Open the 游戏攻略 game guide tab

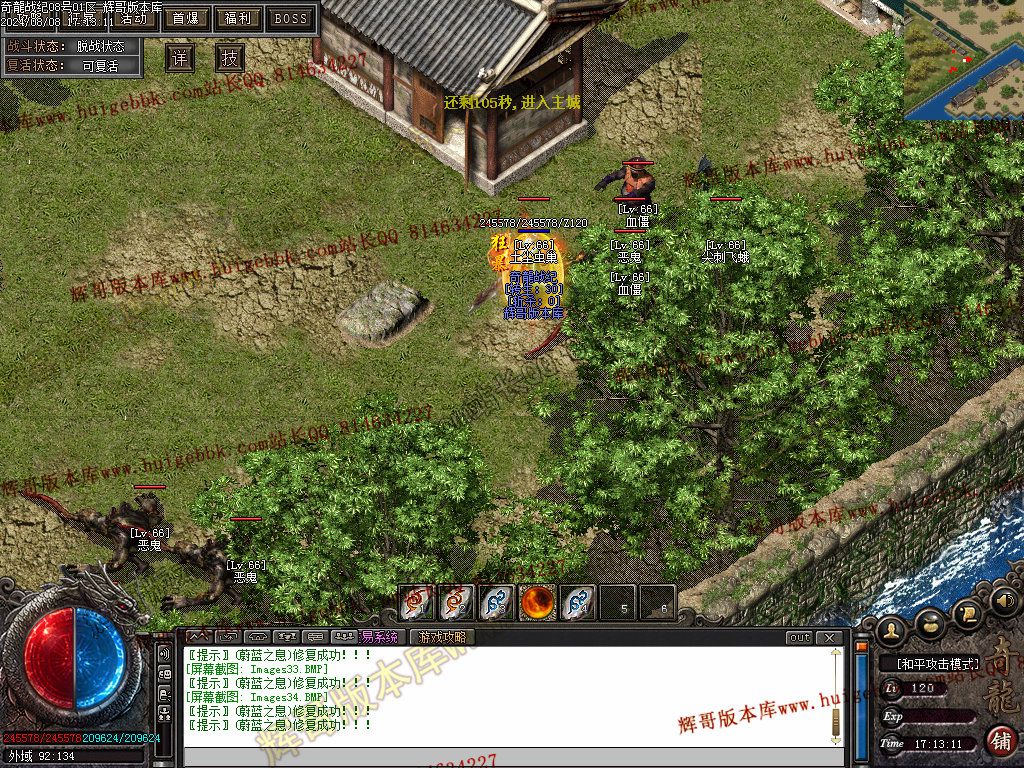441,637
